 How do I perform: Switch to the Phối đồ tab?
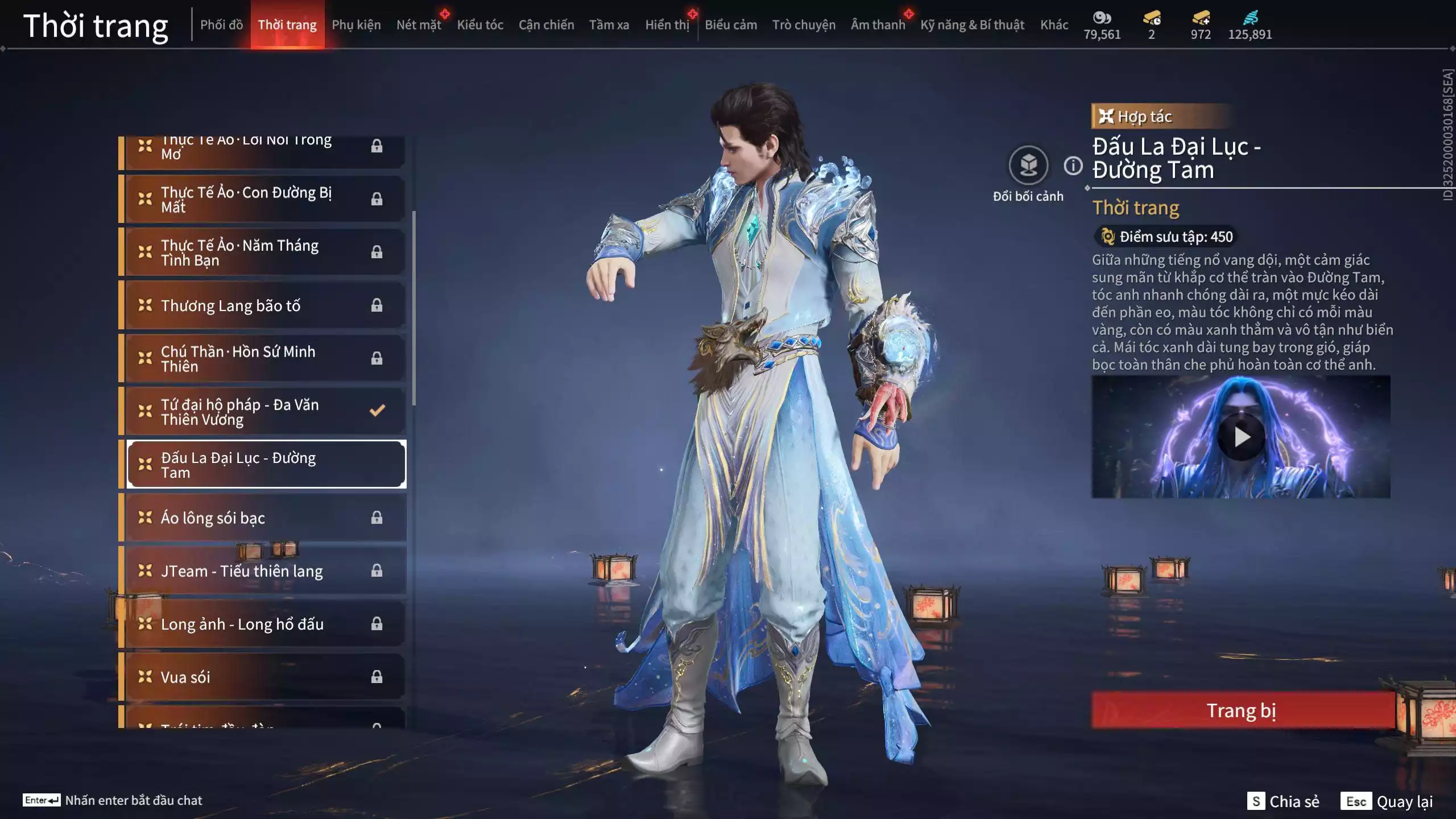221,25
